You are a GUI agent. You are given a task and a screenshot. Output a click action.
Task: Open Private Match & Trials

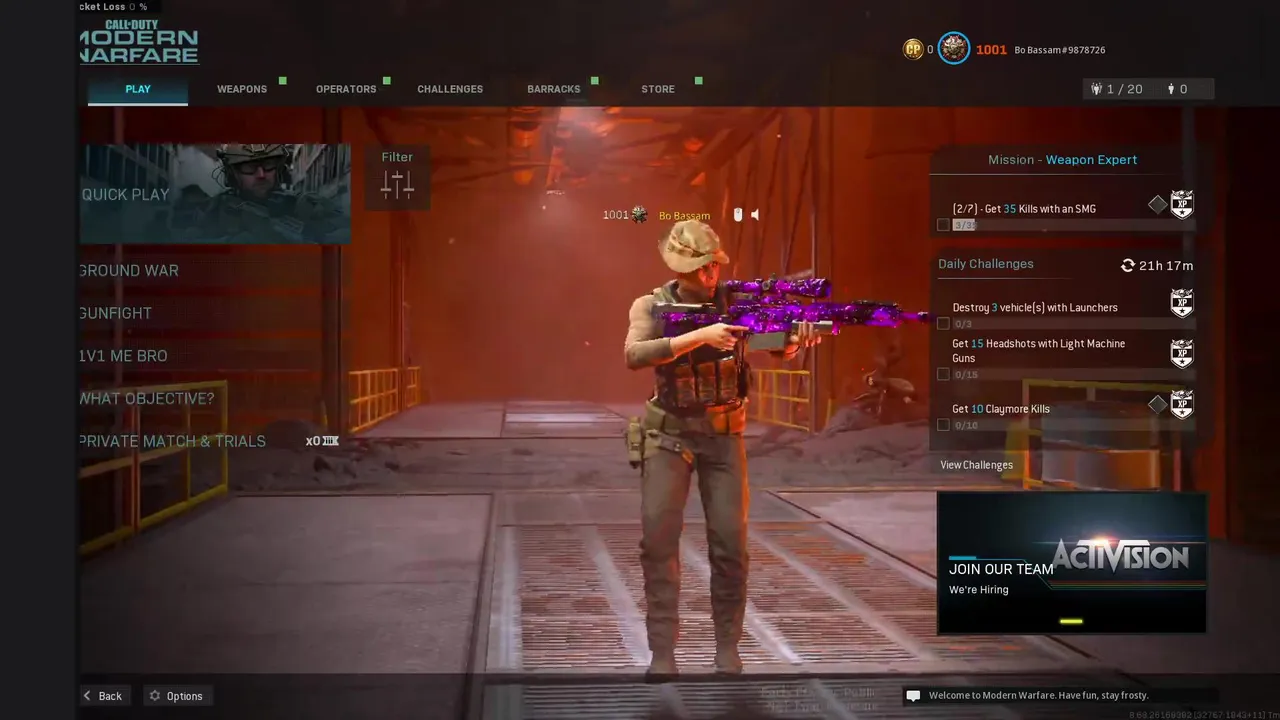pos(173,441)
